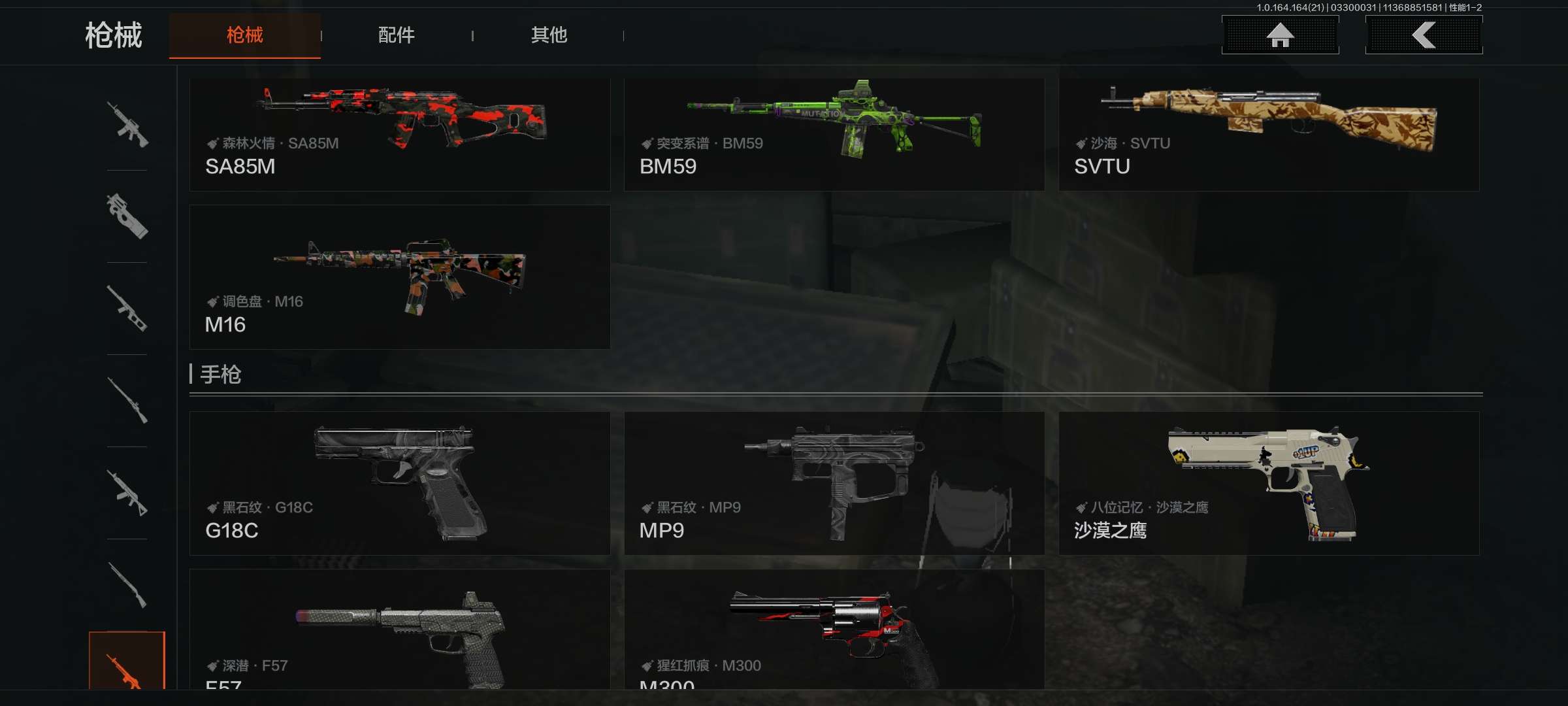Switch to the 枪械 tab

tap(244, 35)
